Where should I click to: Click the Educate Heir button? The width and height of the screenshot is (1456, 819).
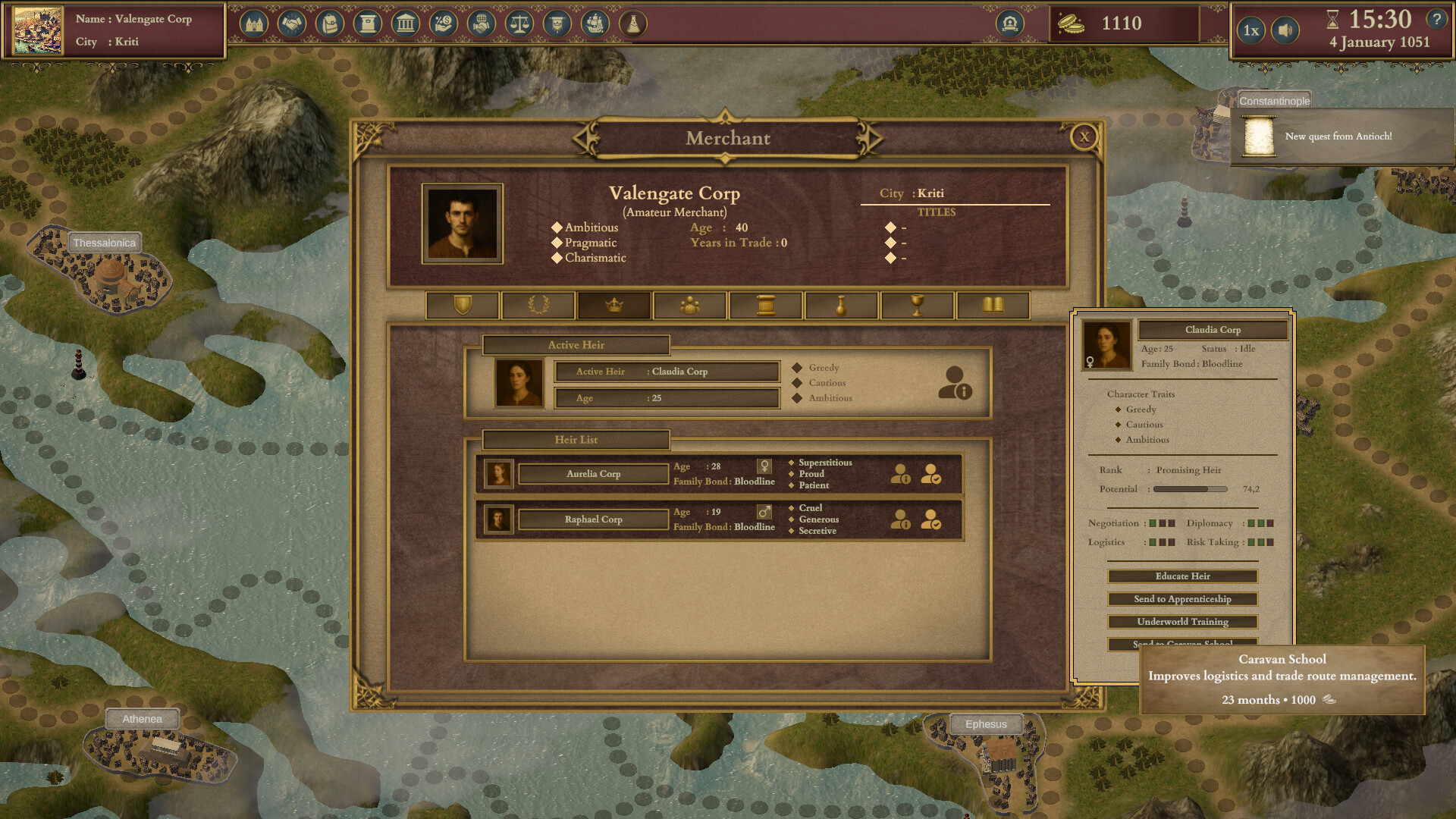coord(1182,576)
